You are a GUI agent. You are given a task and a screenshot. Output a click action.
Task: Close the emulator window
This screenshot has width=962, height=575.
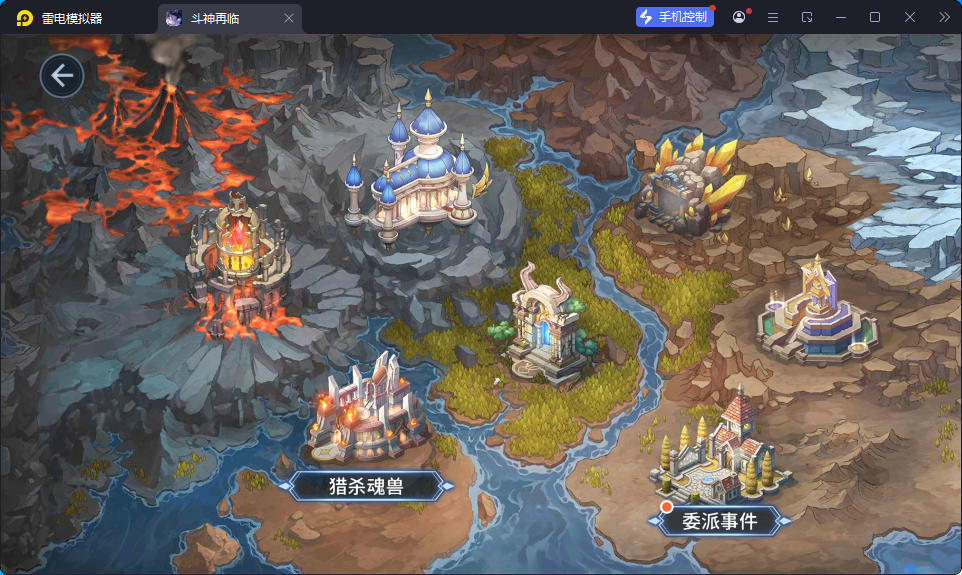910,17
